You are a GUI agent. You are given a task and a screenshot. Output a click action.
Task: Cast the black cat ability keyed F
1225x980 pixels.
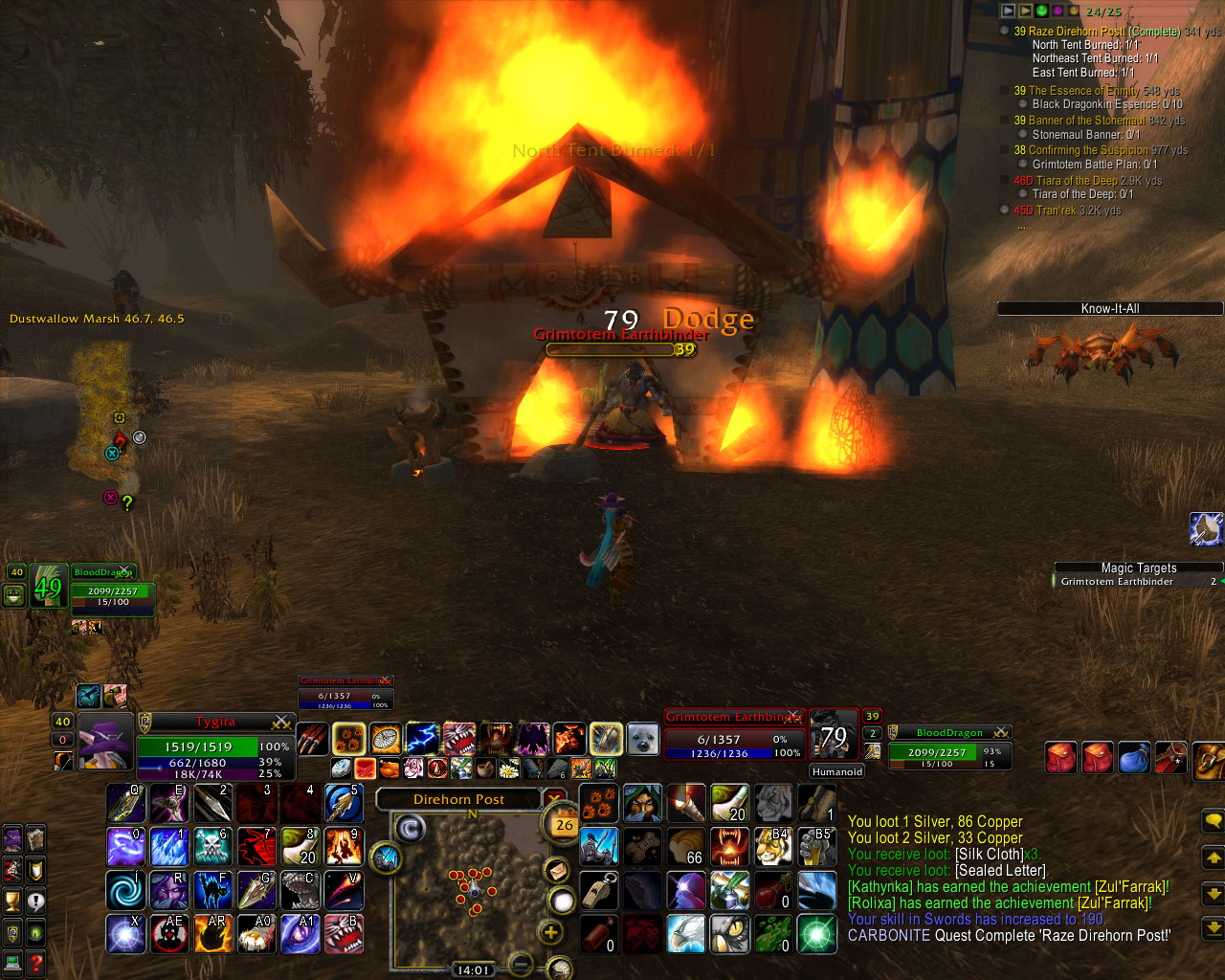pos(212,890)
